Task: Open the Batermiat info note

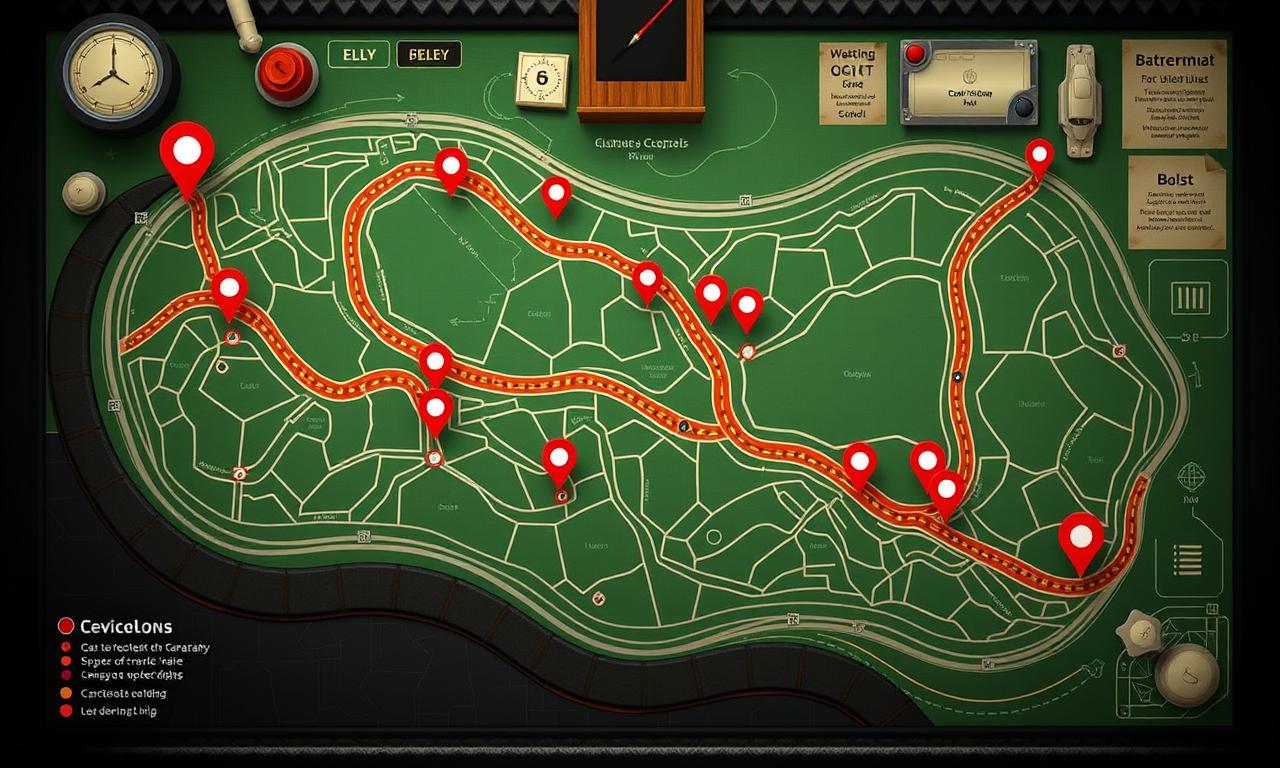Action: pos(1174,93)
